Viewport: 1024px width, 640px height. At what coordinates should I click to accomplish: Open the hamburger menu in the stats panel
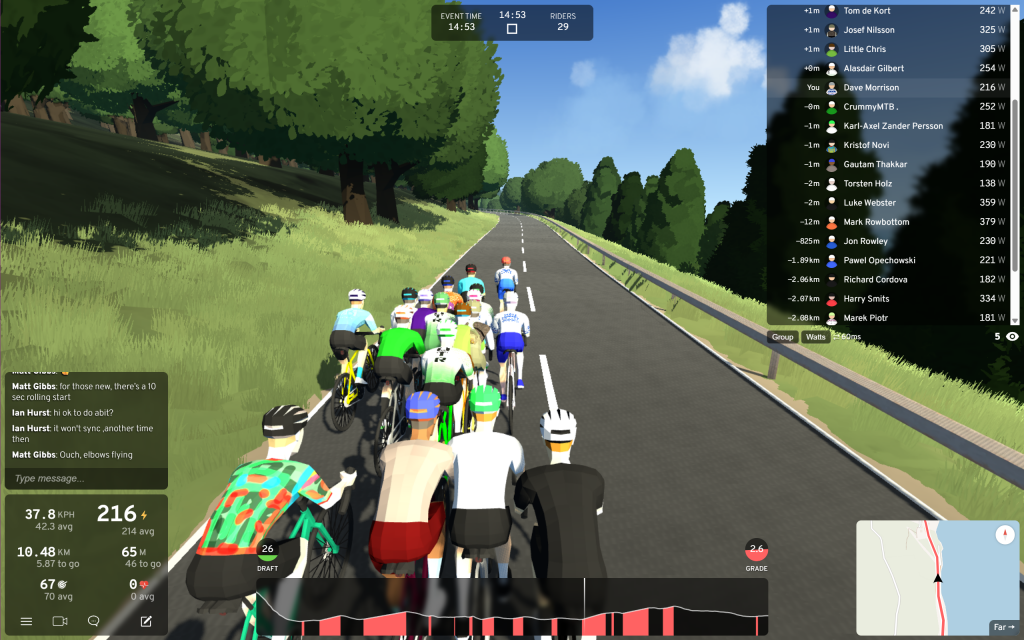point(27,621)
